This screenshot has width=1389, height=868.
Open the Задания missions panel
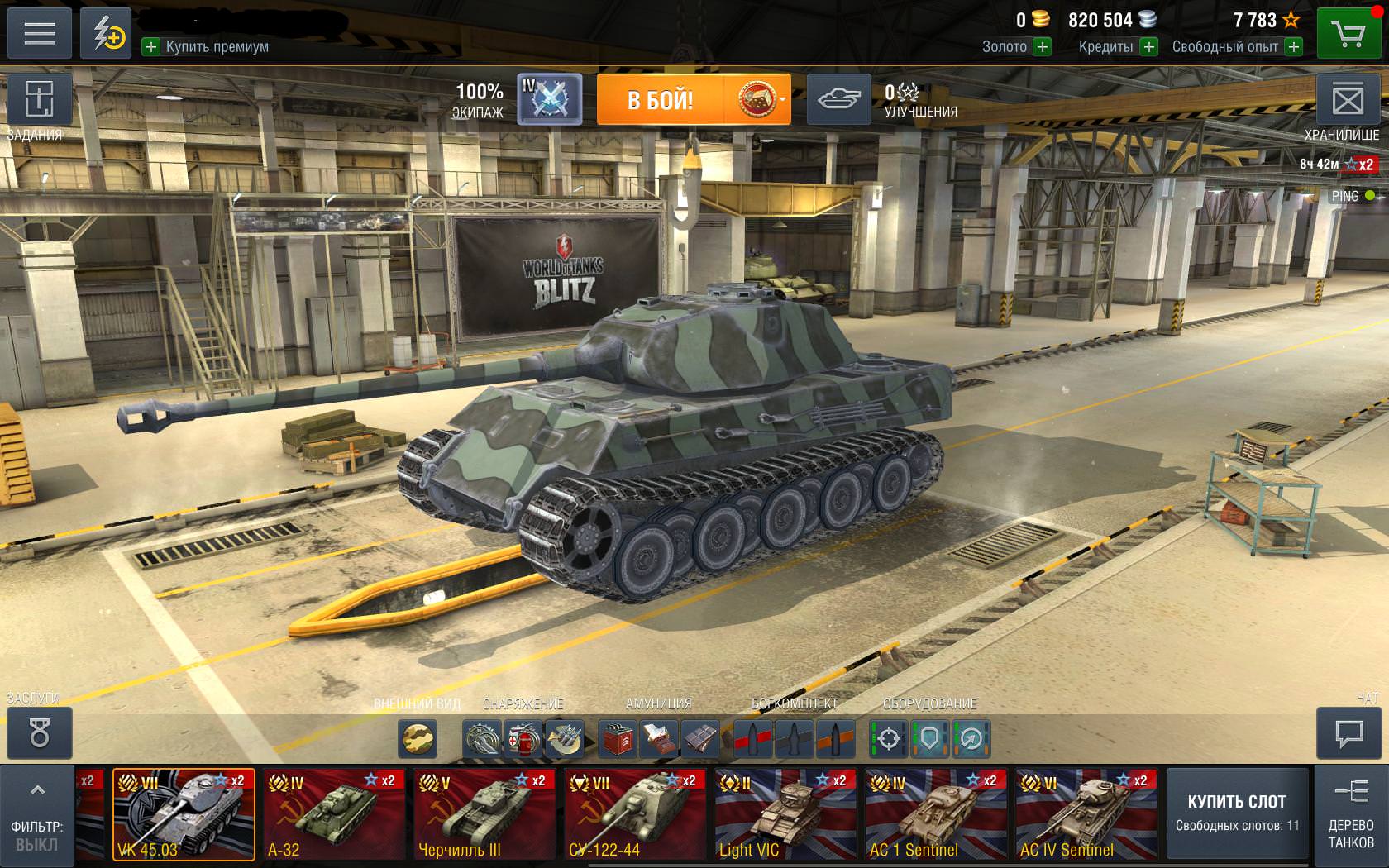(x=39, y=101)
